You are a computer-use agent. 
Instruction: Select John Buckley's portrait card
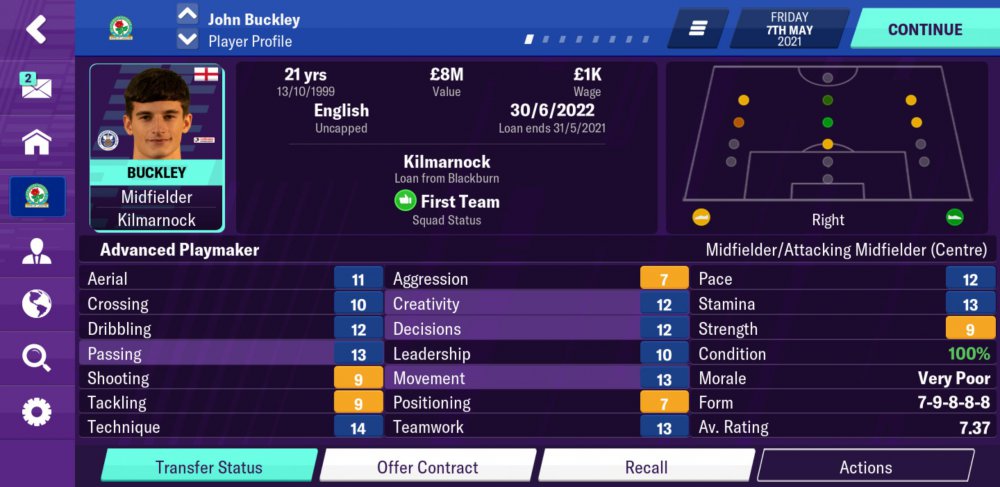pos(156,147)
